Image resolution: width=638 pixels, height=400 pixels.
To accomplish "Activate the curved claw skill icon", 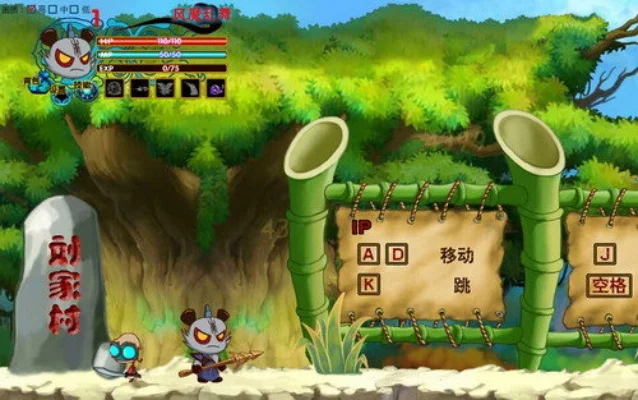I will 191,88.
